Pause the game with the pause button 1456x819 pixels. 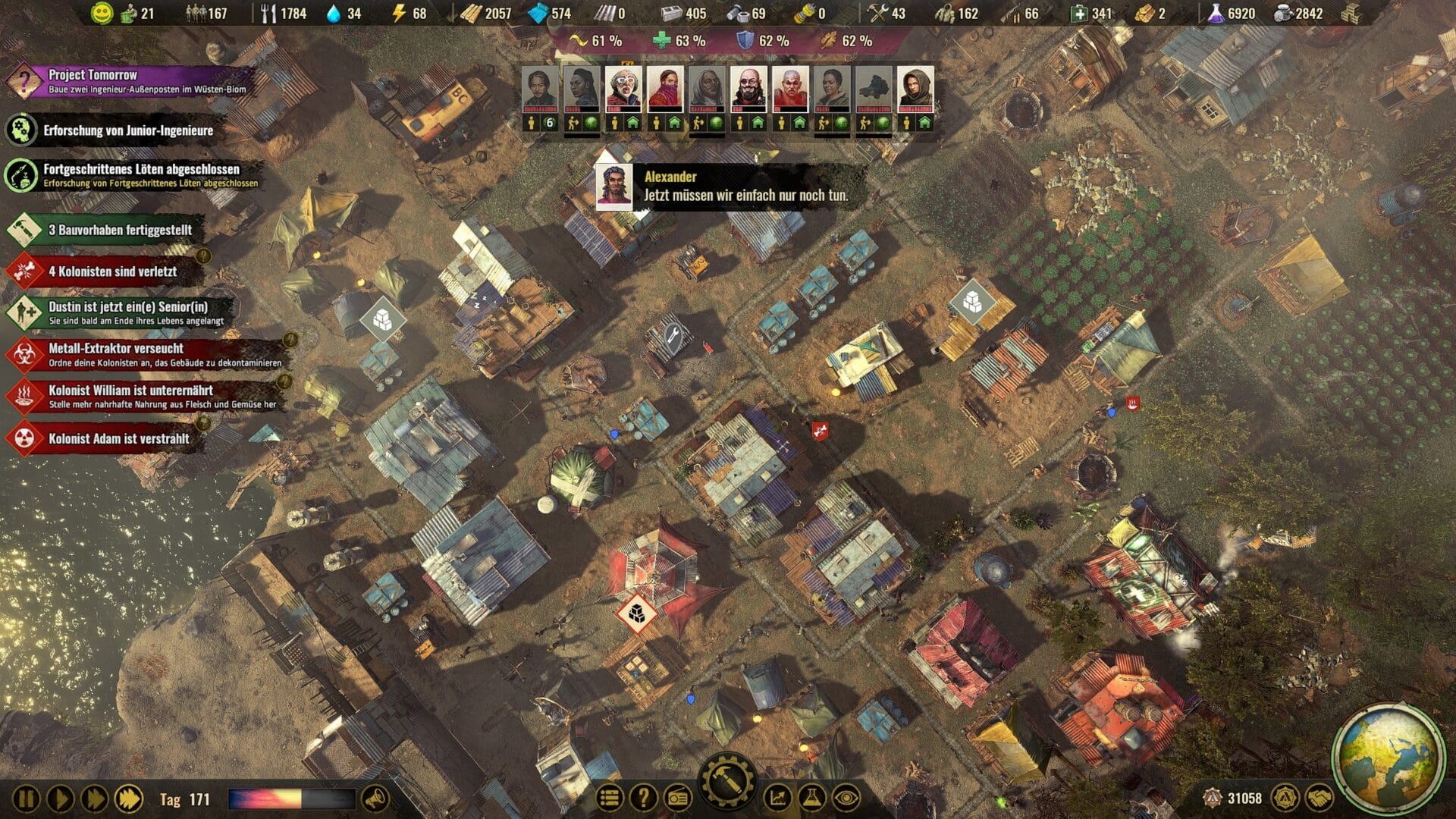point(27,798)
